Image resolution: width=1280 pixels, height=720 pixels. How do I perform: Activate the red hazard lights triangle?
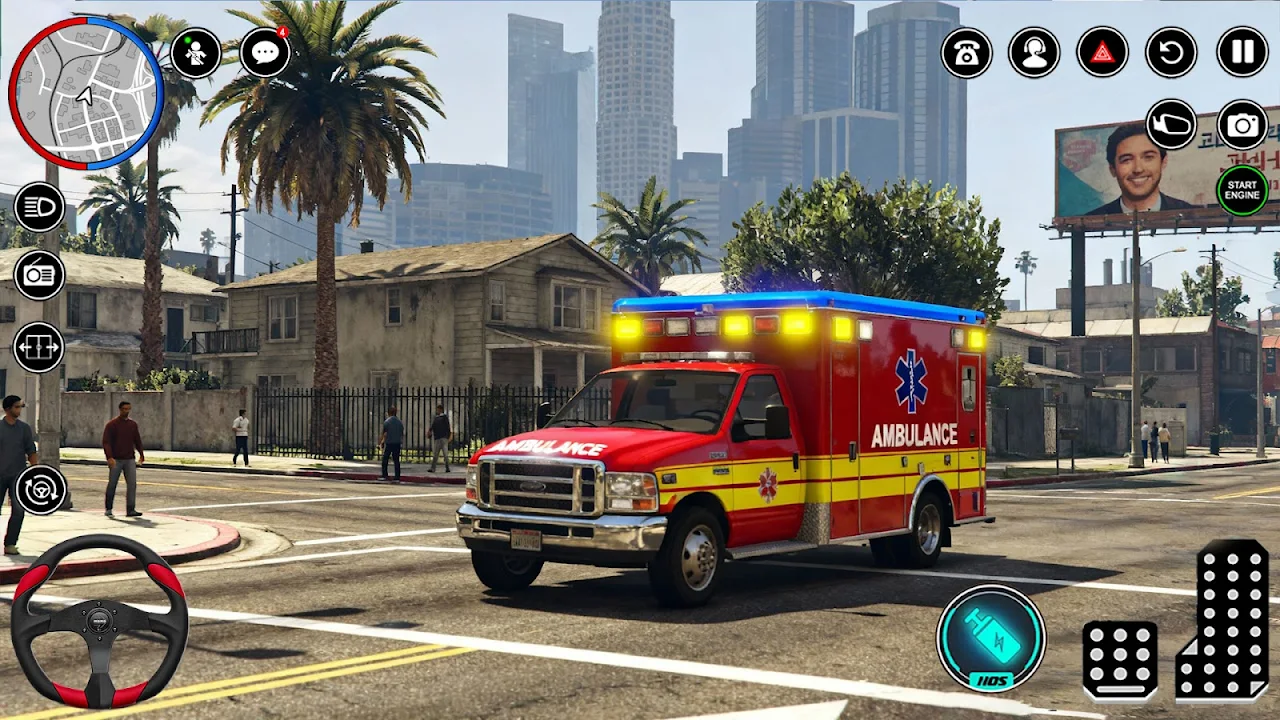tap(1102, 53)
